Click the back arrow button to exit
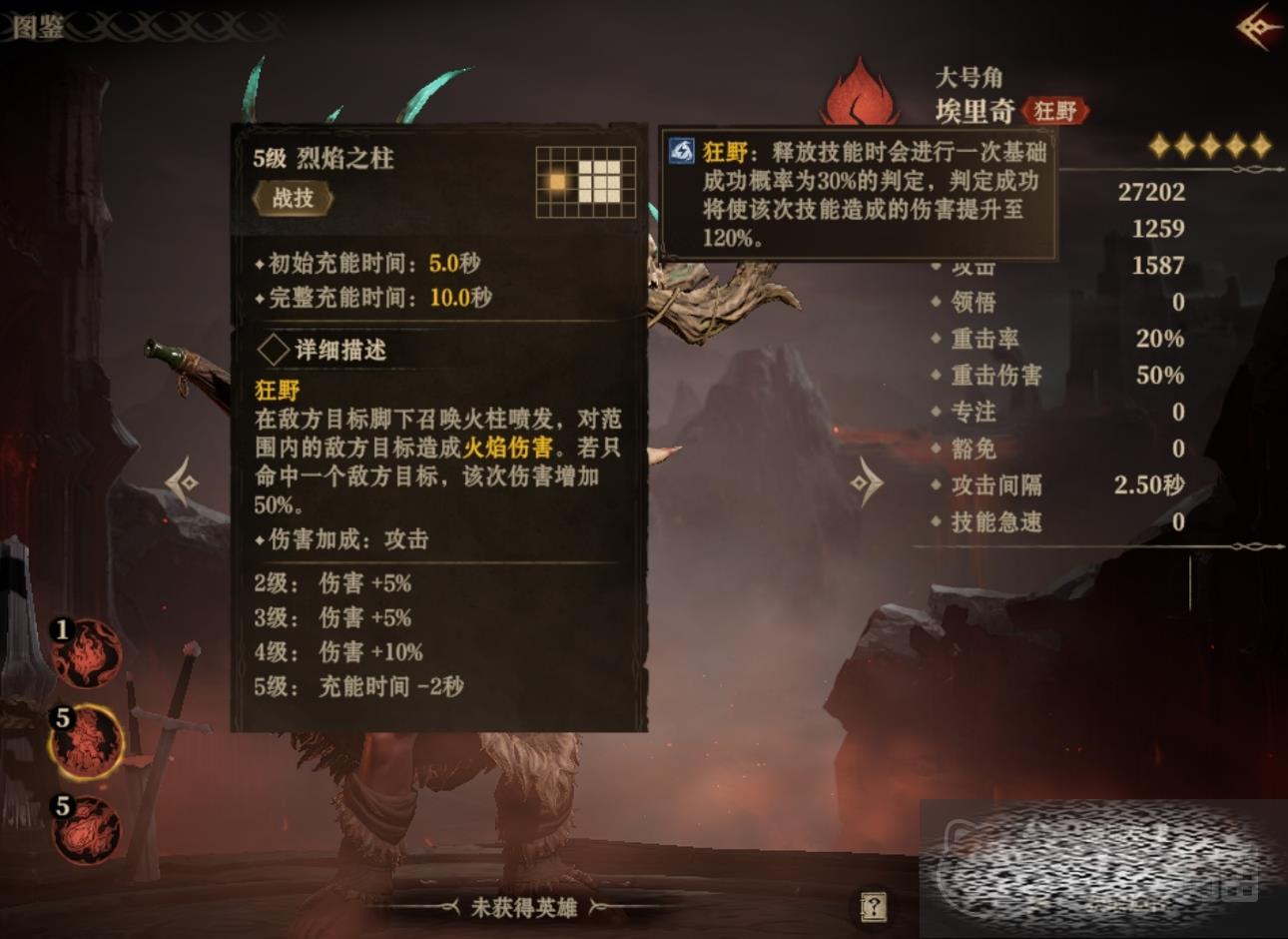1288x939 pixels. point(1259,27)
